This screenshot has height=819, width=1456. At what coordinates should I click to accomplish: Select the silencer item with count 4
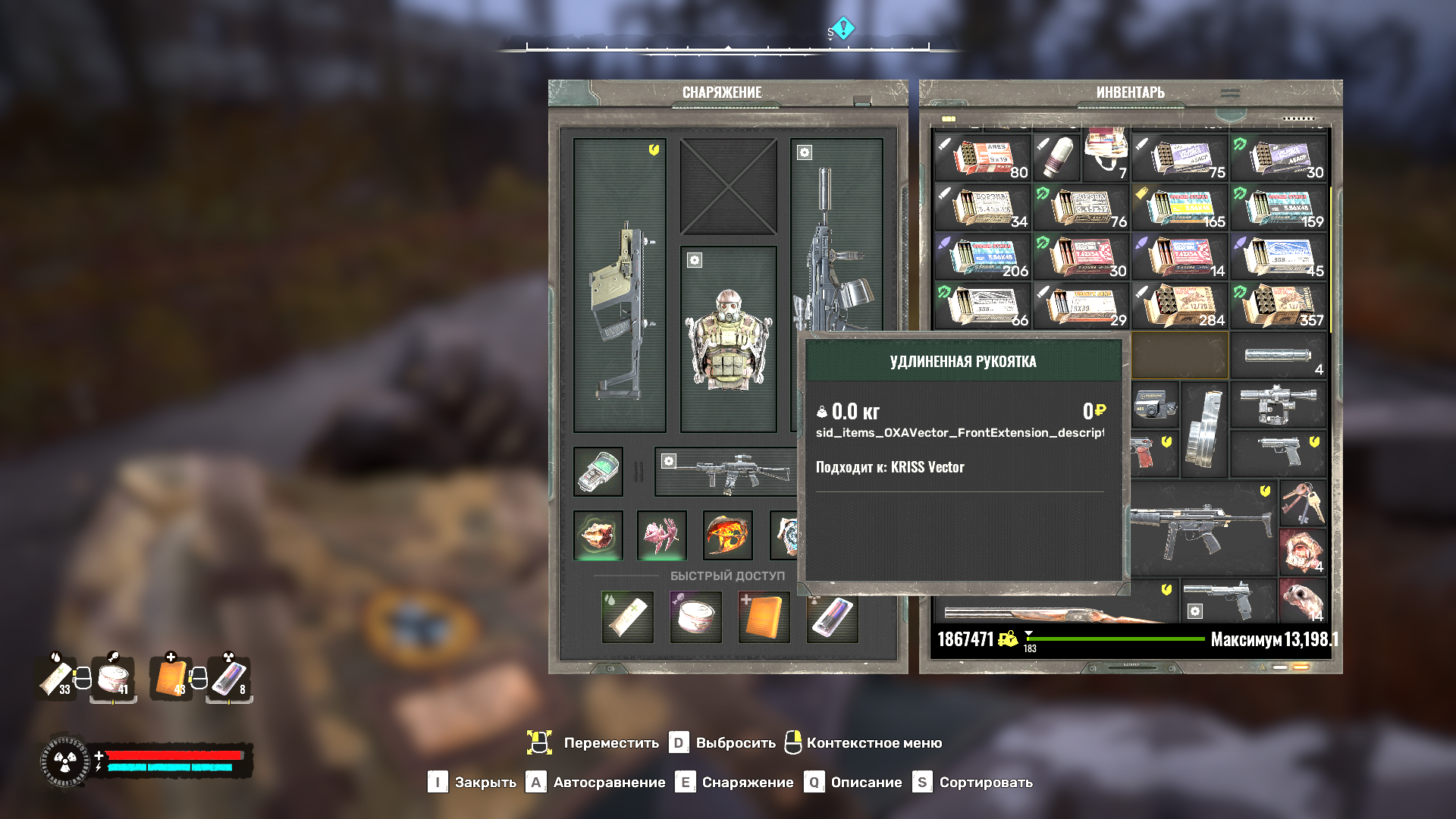[1278, 355]
